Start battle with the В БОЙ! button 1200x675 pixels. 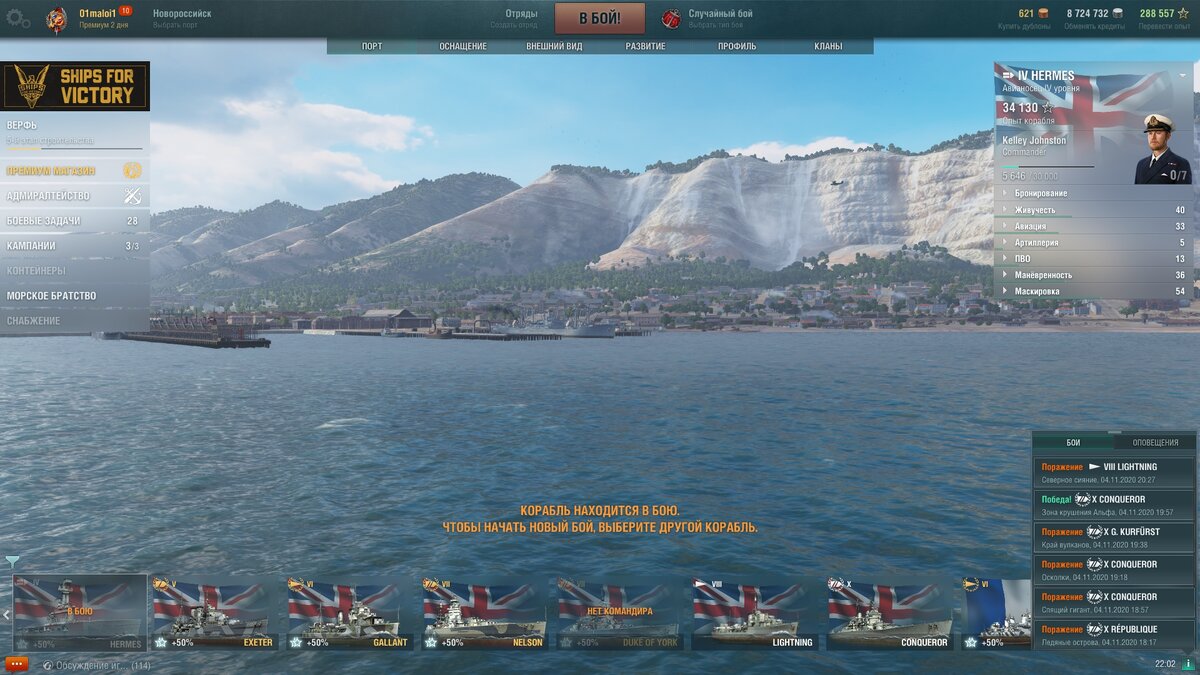[x=600, y=18]
